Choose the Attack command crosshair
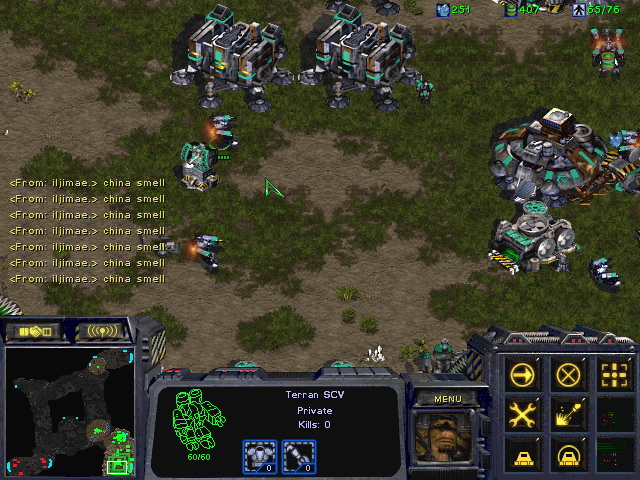The image size is (640, 480). pos(613,376)
